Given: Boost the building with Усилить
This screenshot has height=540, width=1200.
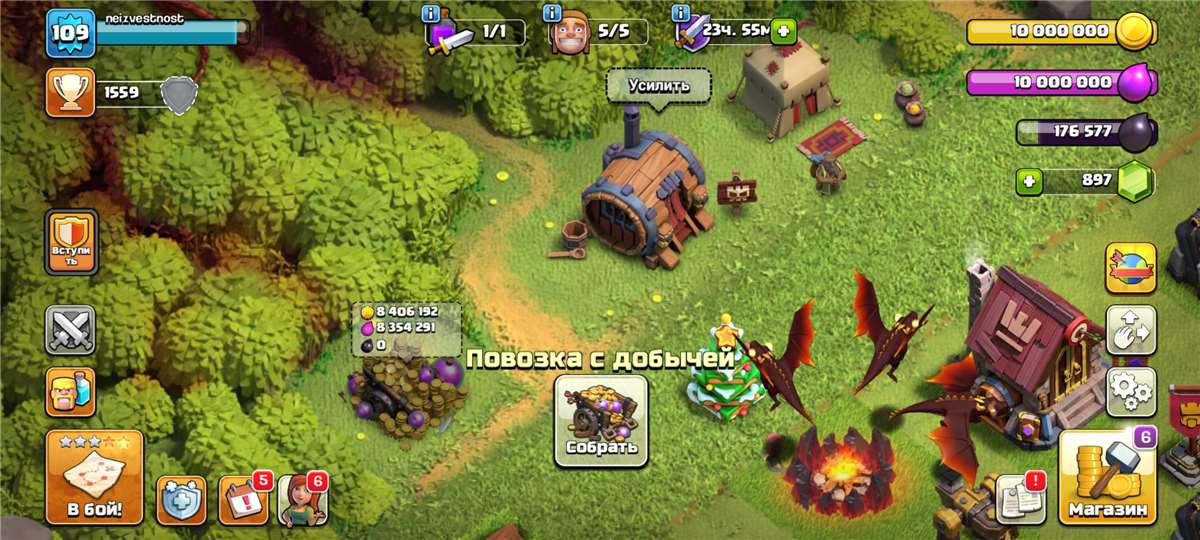Looking at the screenshot, I should (x=659, y=85).
